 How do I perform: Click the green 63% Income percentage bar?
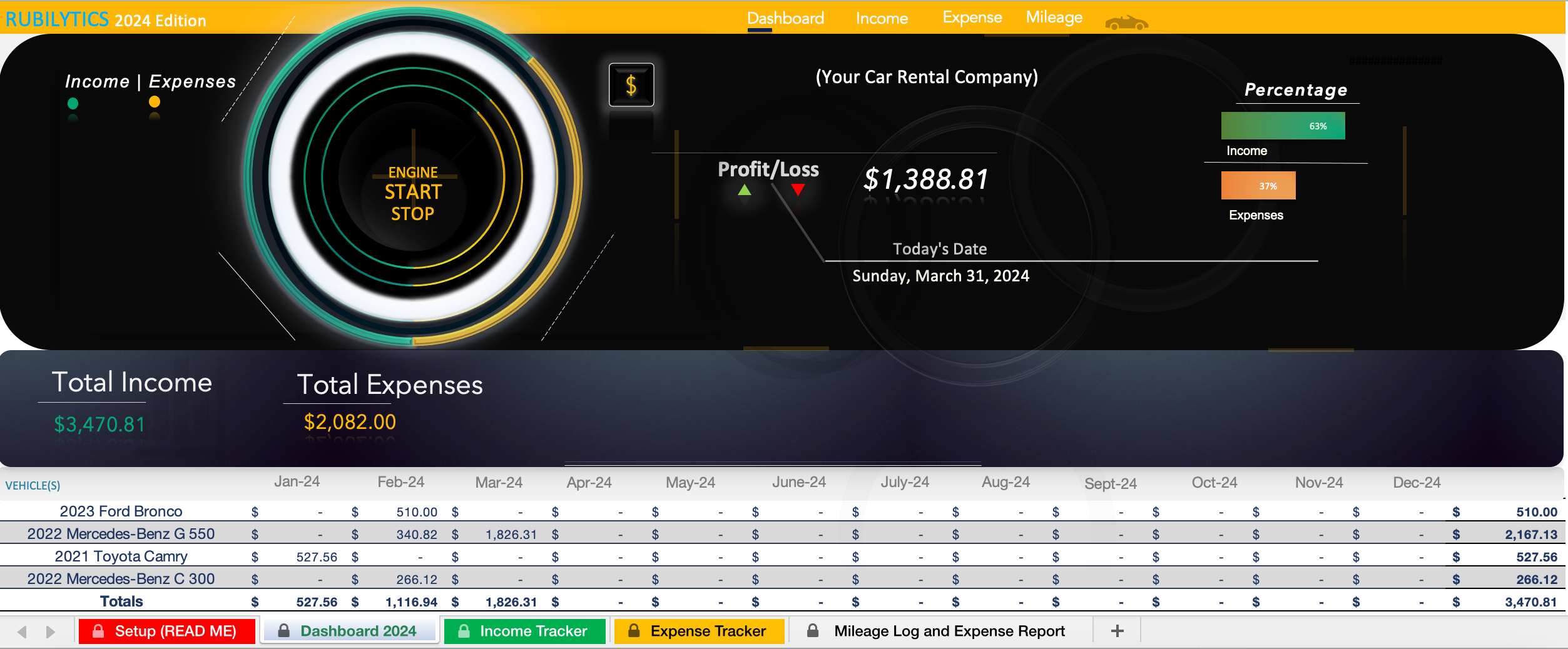point(1282,126)
